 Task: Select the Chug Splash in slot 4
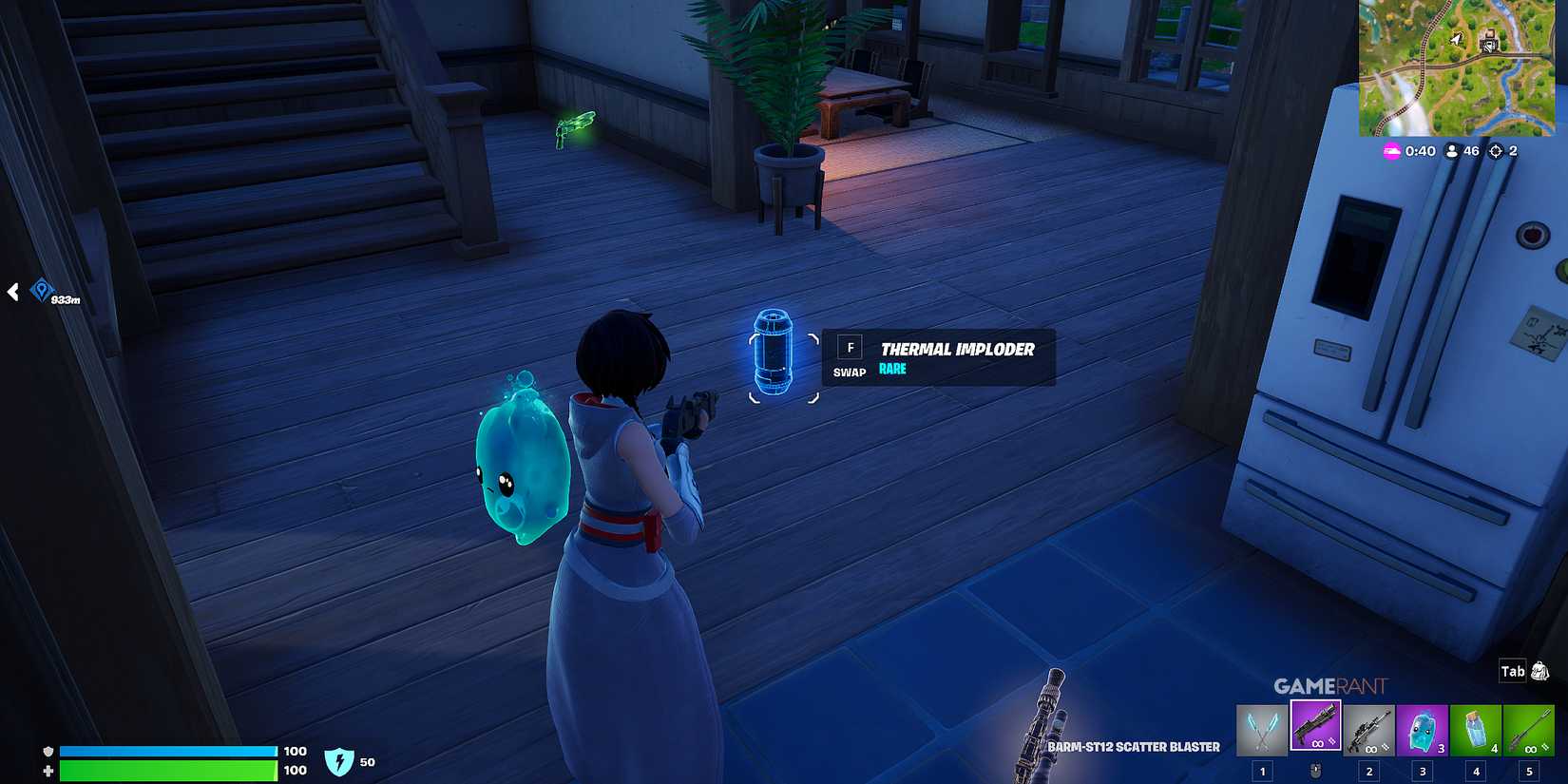(1476, 727)
